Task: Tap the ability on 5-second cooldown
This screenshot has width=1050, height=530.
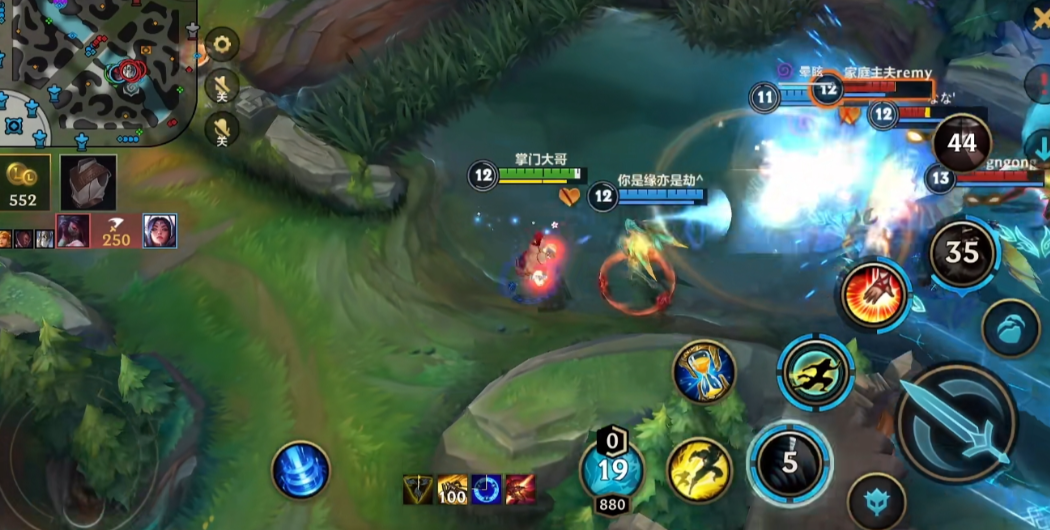Action: [x=790, y=462]
